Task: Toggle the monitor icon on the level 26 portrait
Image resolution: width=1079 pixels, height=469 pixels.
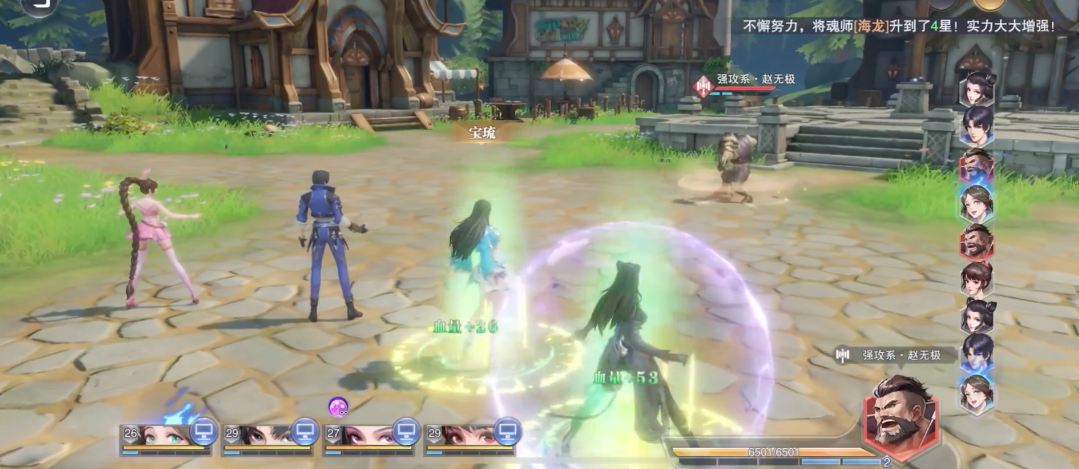Action: click(204, 431)
